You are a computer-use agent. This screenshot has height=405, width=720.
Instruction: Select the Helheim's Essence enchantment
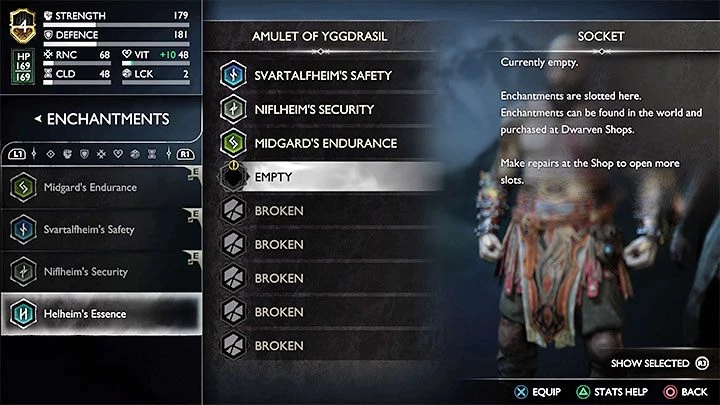tap(100, 314)
